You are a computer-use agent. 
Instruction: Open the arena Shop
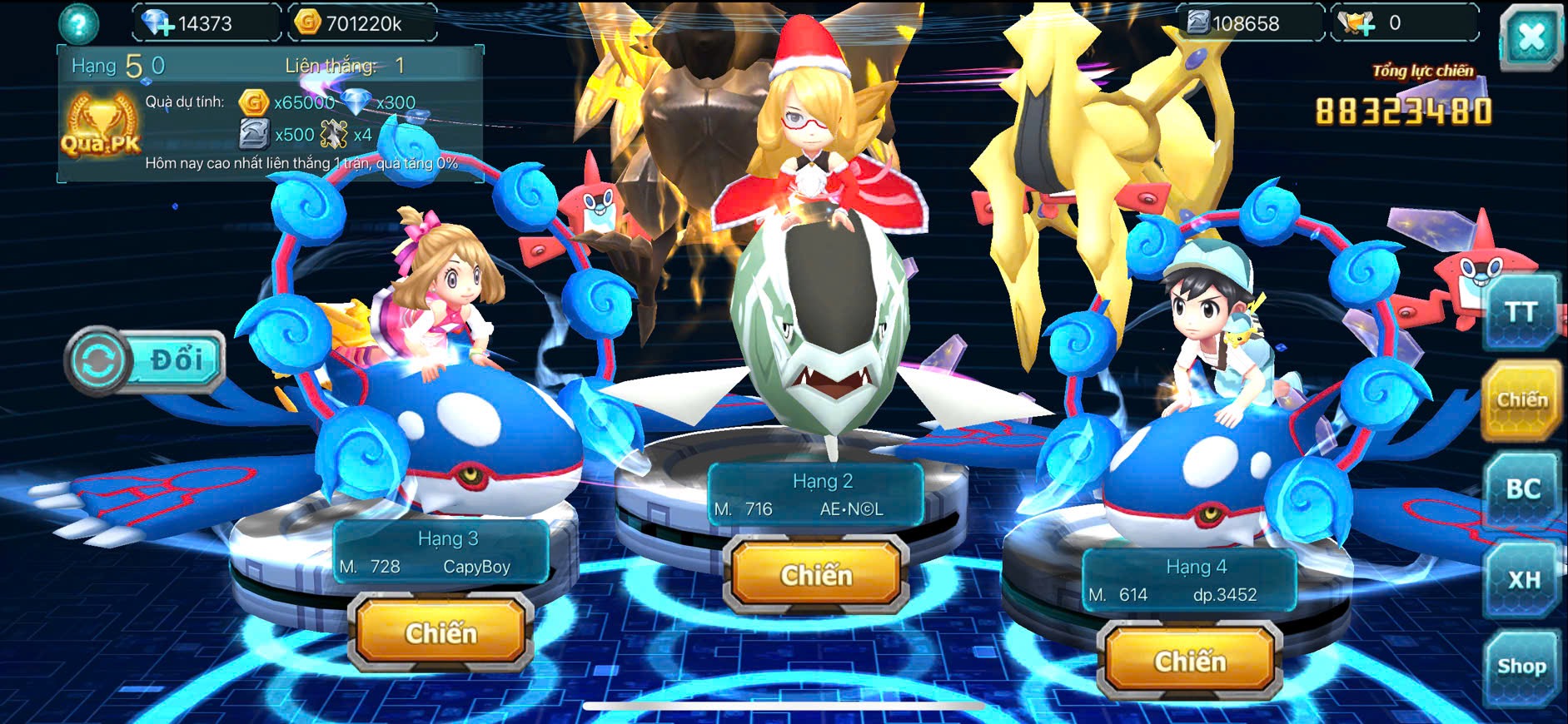click(1521, 667)
